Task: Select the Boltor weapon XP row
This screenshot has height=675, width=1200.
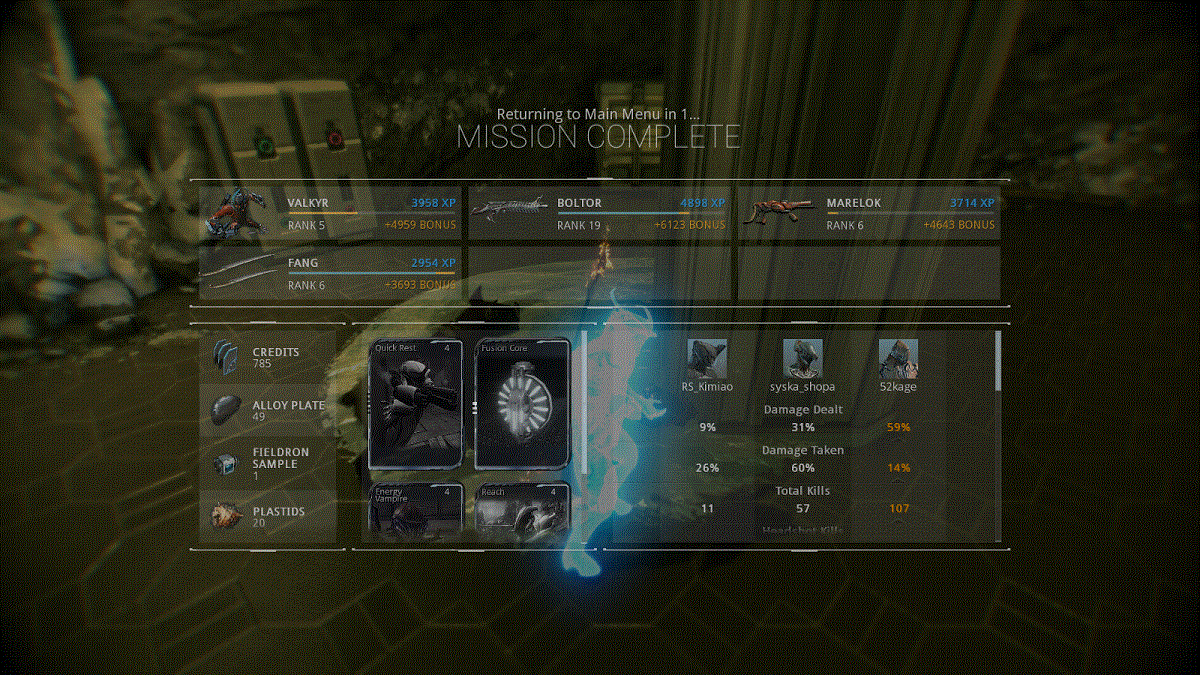Action: [x=600, y=214]
